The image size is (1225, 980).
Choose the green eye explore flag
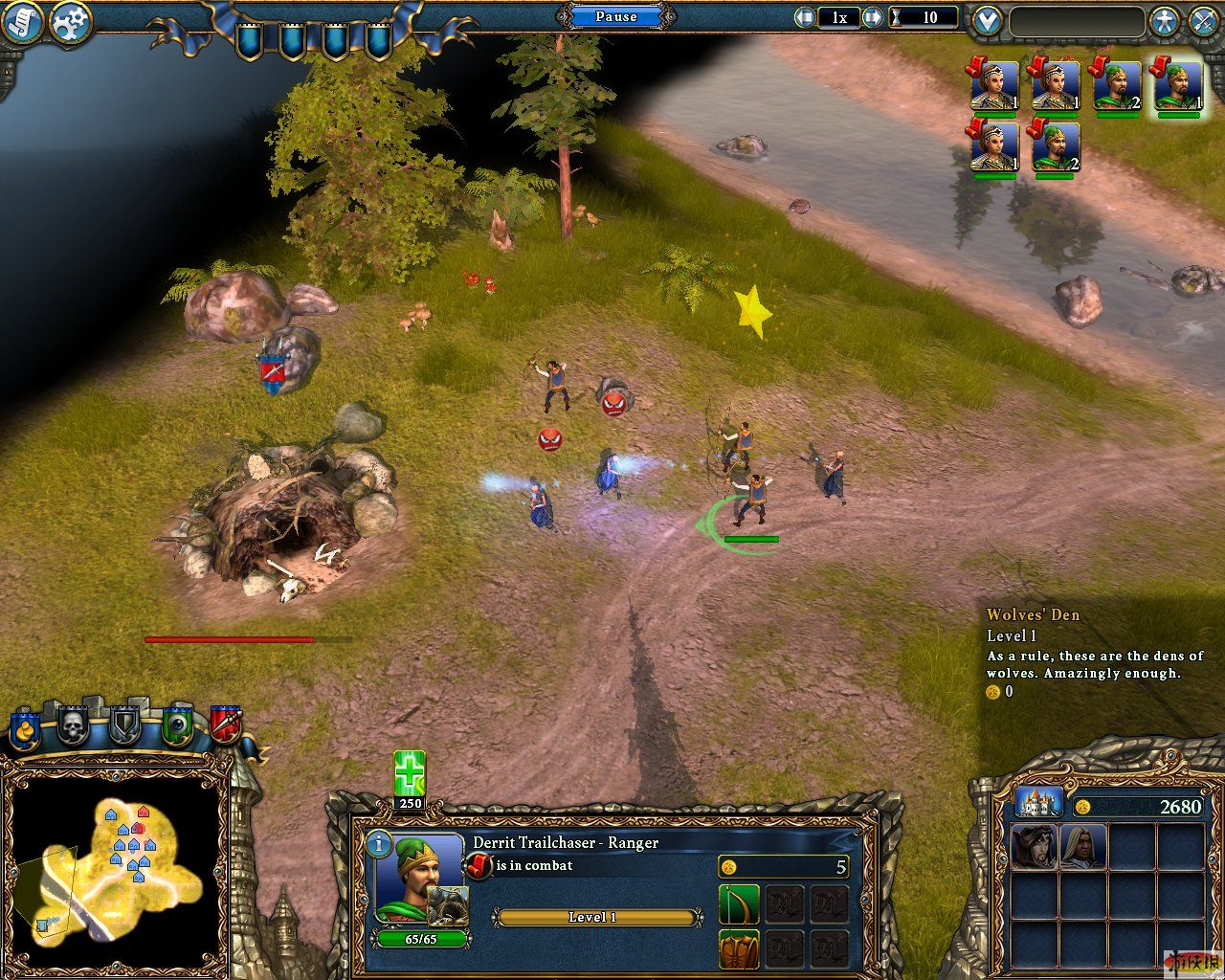(x=177, y=726)
